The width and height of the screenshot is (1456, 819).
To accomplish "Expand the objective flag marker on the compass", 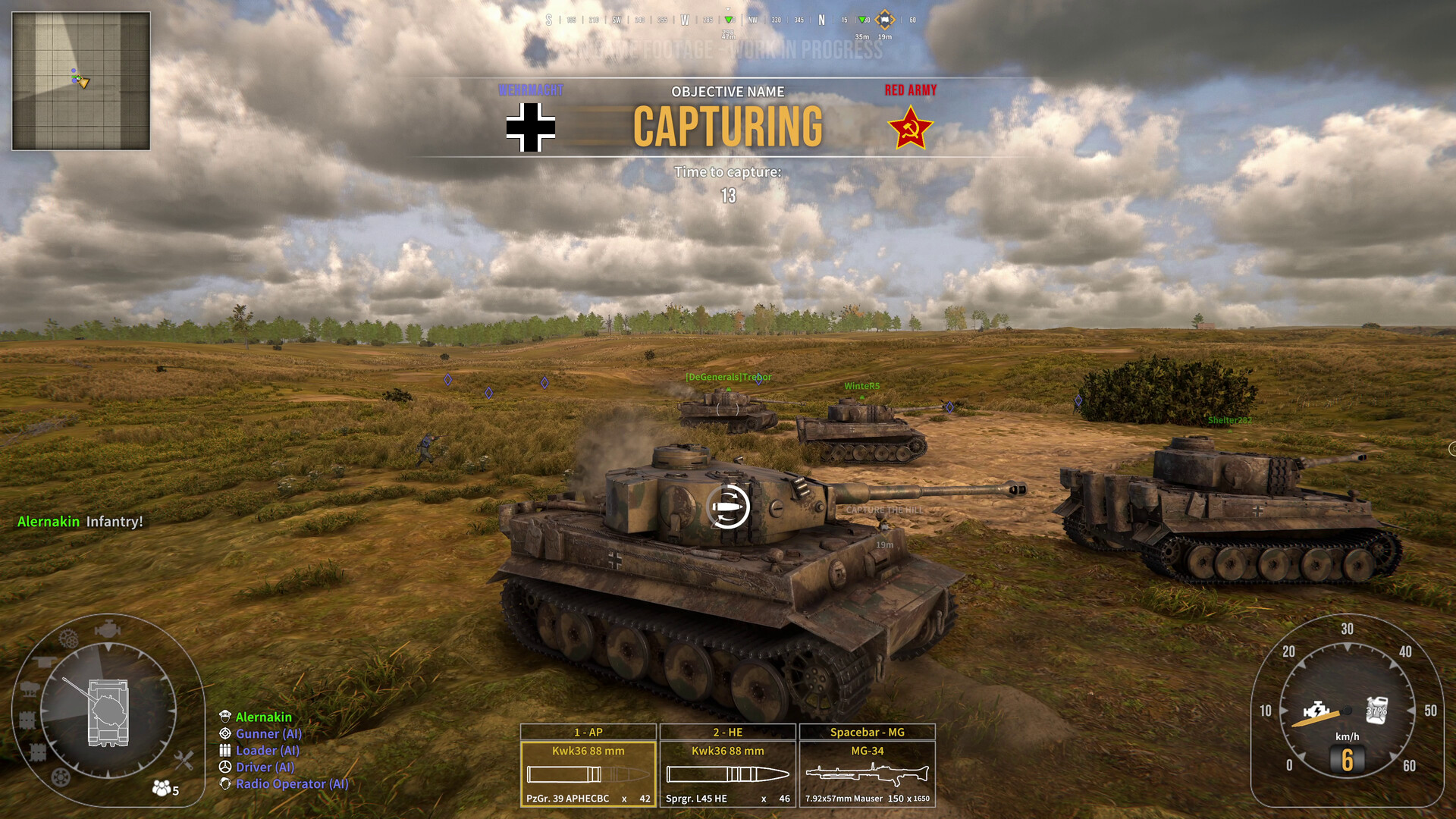I will point(884,19).
